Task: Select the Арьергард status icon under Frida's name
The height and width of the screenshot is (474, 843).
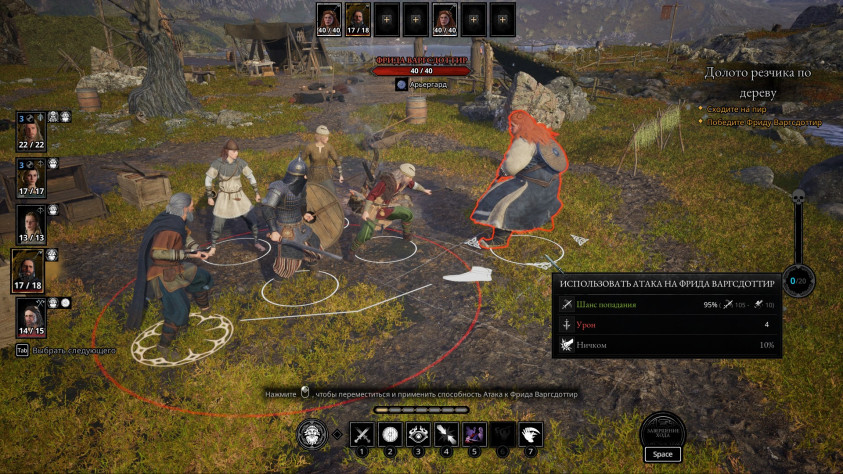Action: tap(401, 85)
